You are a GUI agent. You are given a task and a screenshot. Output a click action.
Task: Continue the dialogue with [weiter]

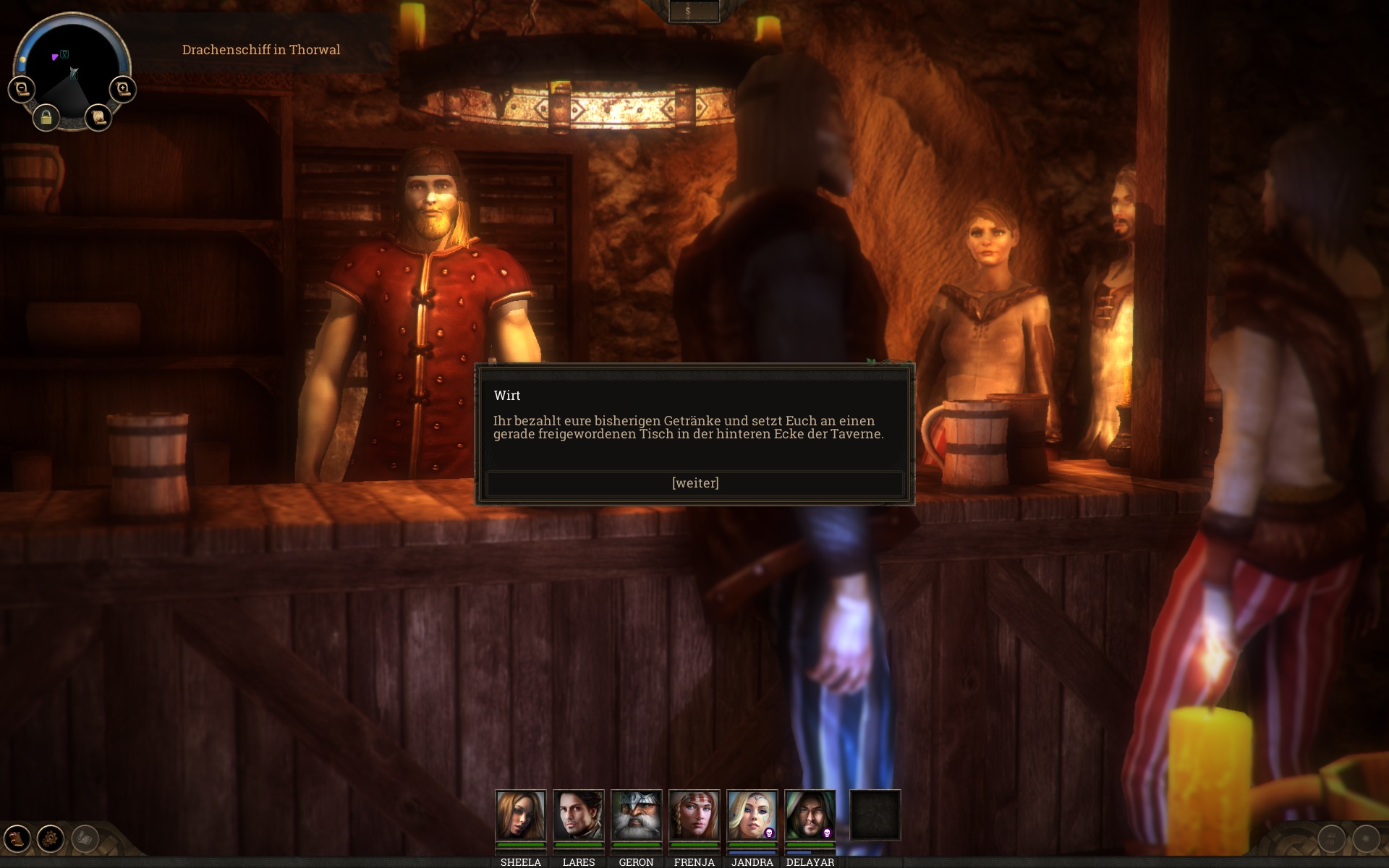tap(694, 483)
